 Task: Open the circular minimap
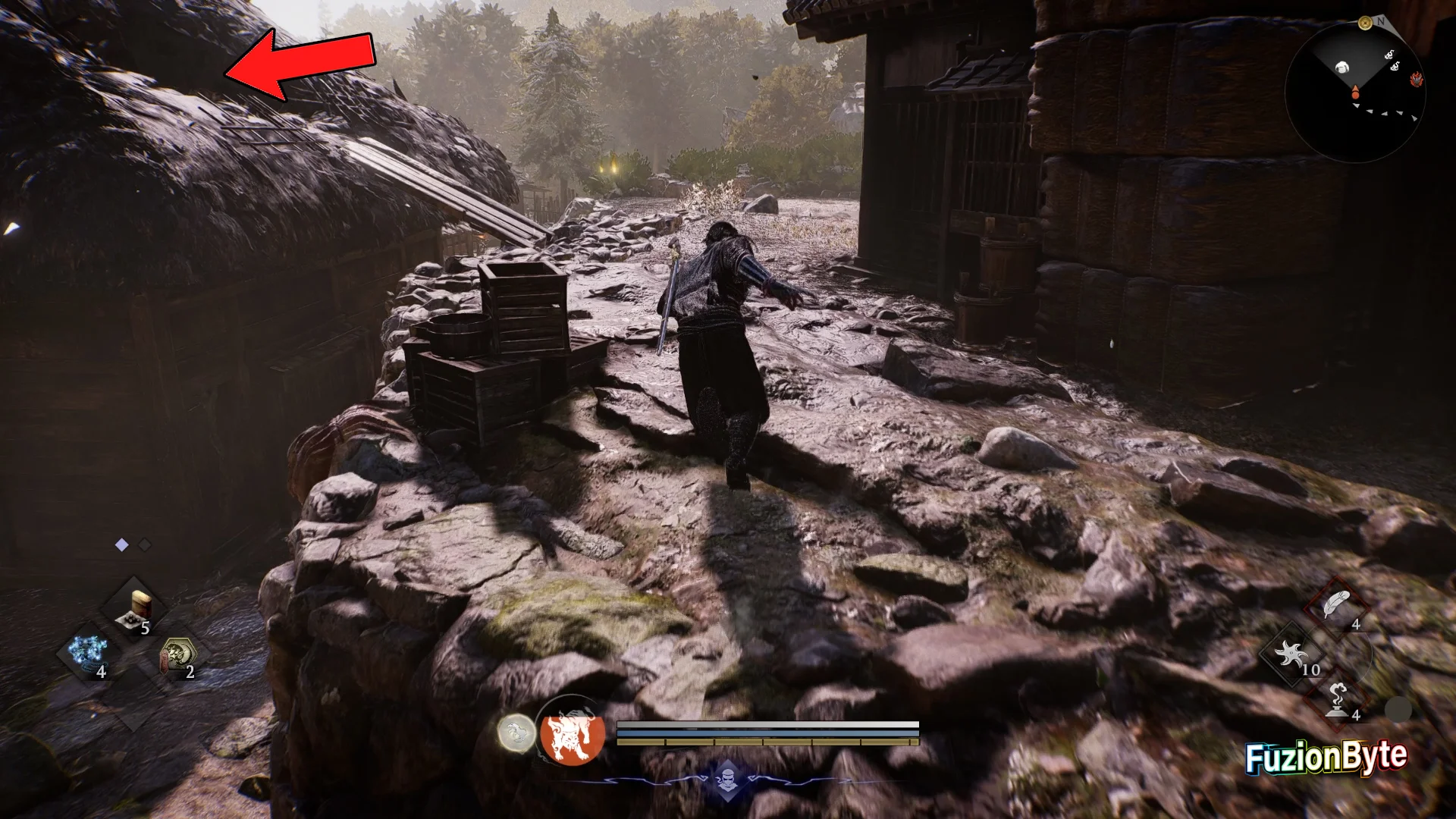1354,93
